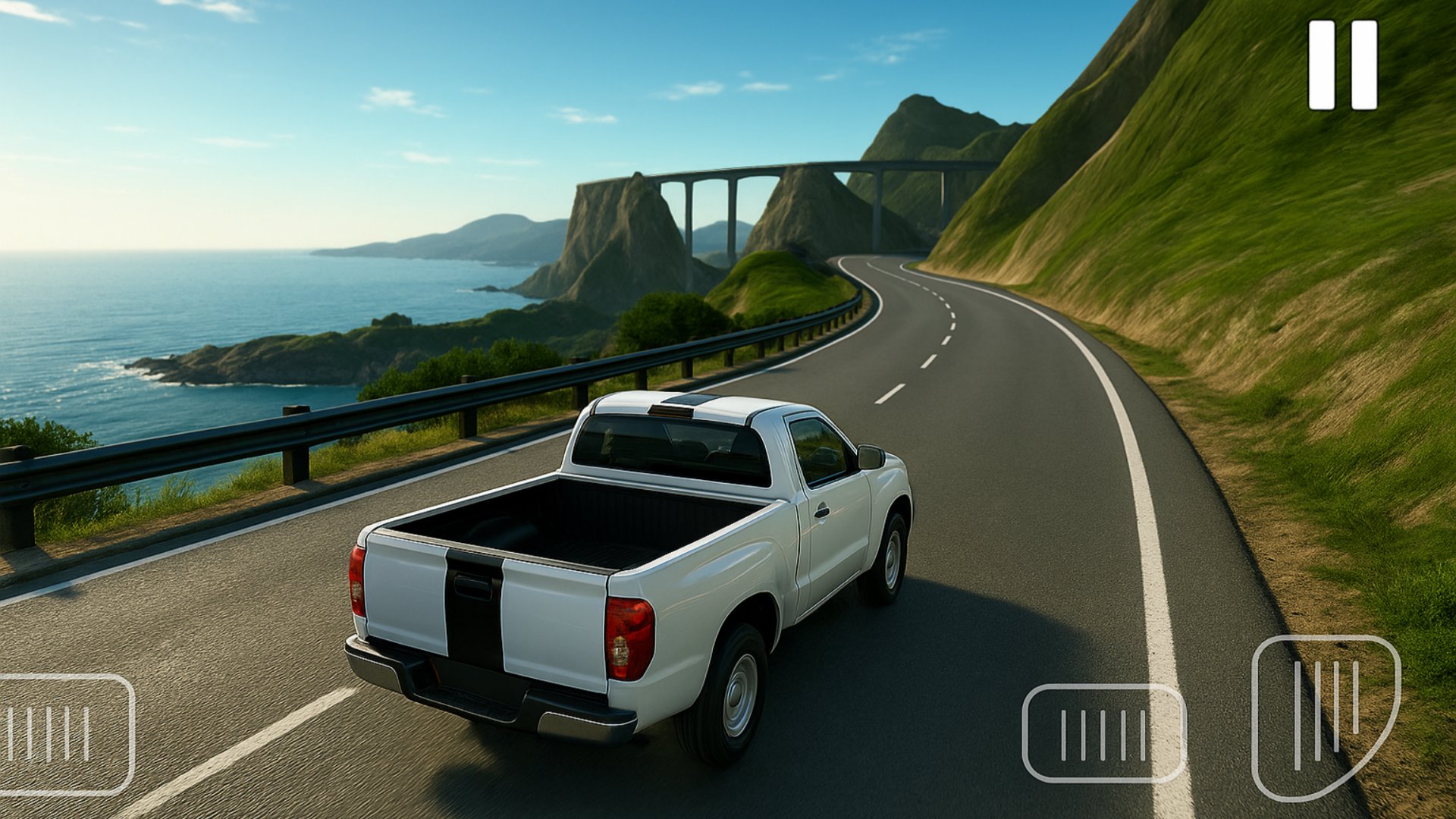
Task: Hit the wide brake pedal beside the accelerator
Action: tap(1103, 733)
